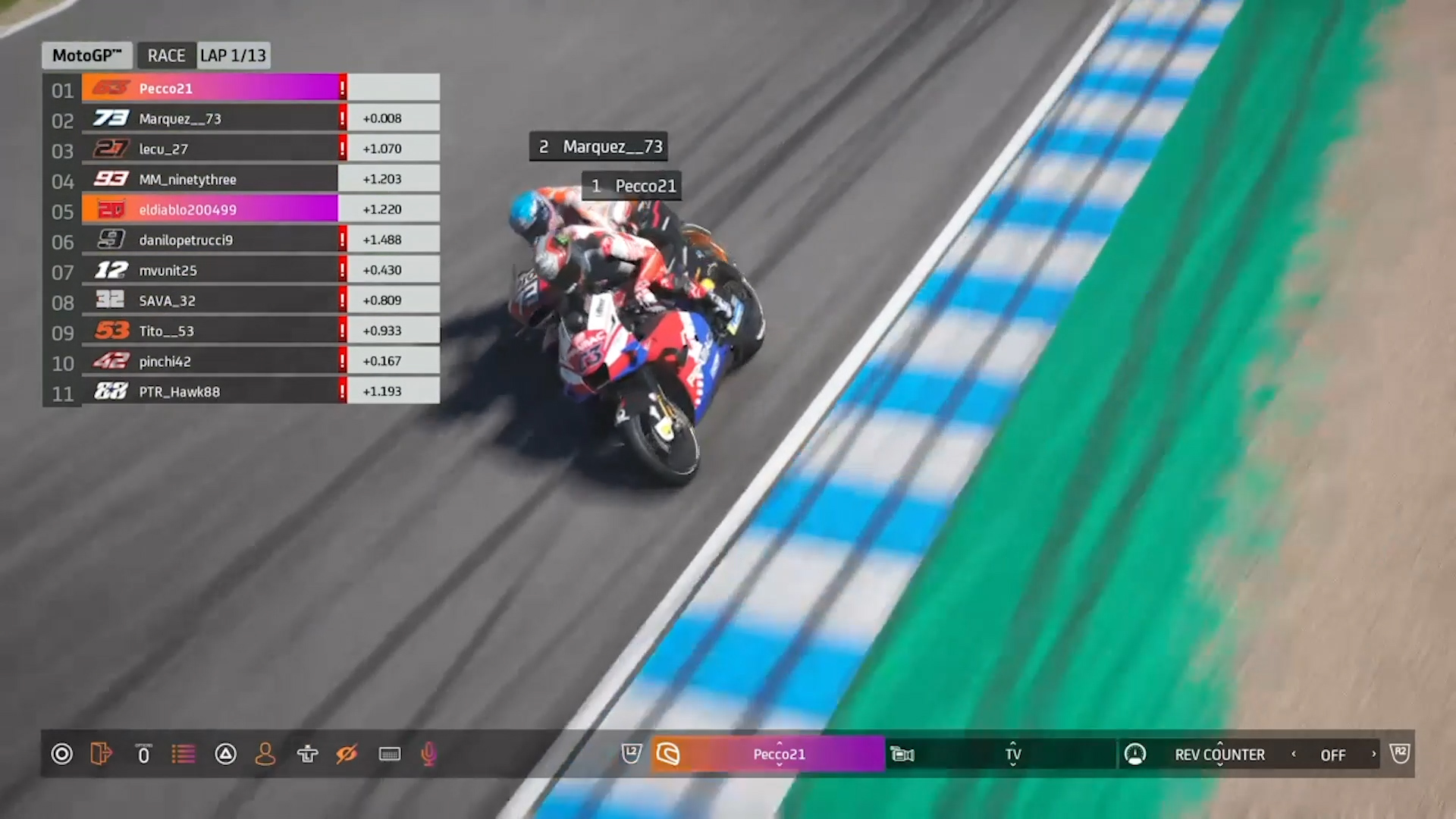This screenshot has height=819, width=1456.
Task: Select PTR_Hawk88 in the standings
Action: click(x=212, y=391)
